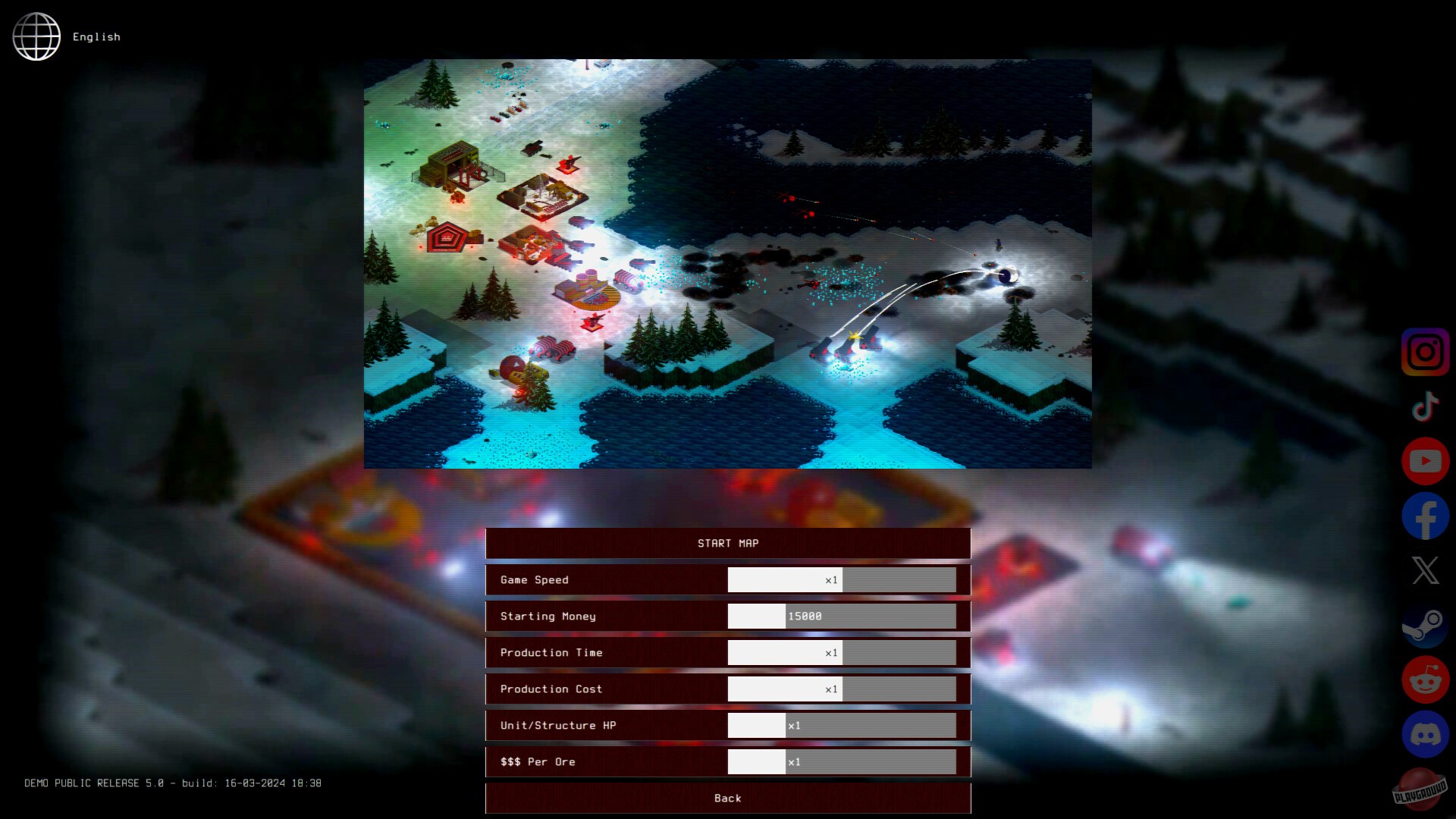1456x819 pixels.
Task: Click the Back button
Action: coord(727,798)
